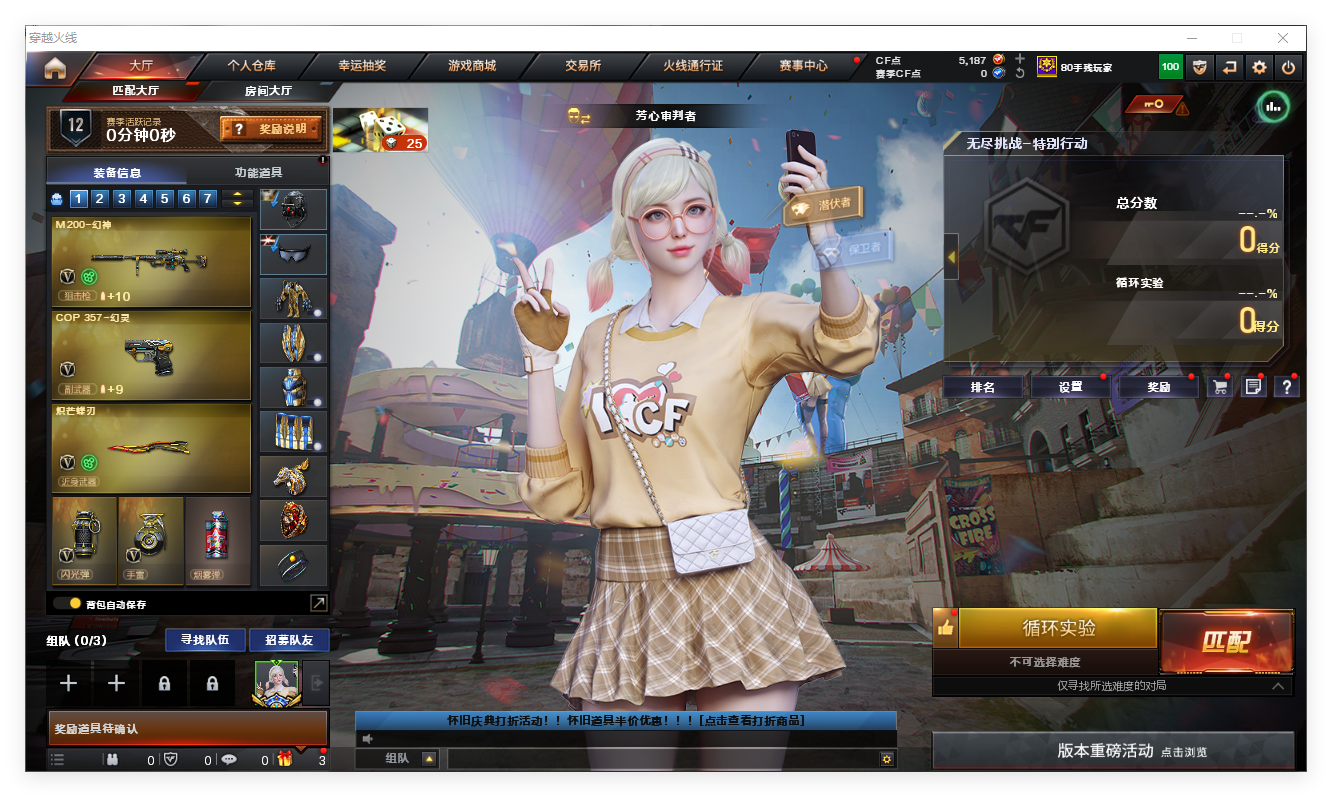This screenshot has width=1332, height=797.
Task: Go to the 游戏商城 shop
Action: pyautogui.click(x=472, y=66)
